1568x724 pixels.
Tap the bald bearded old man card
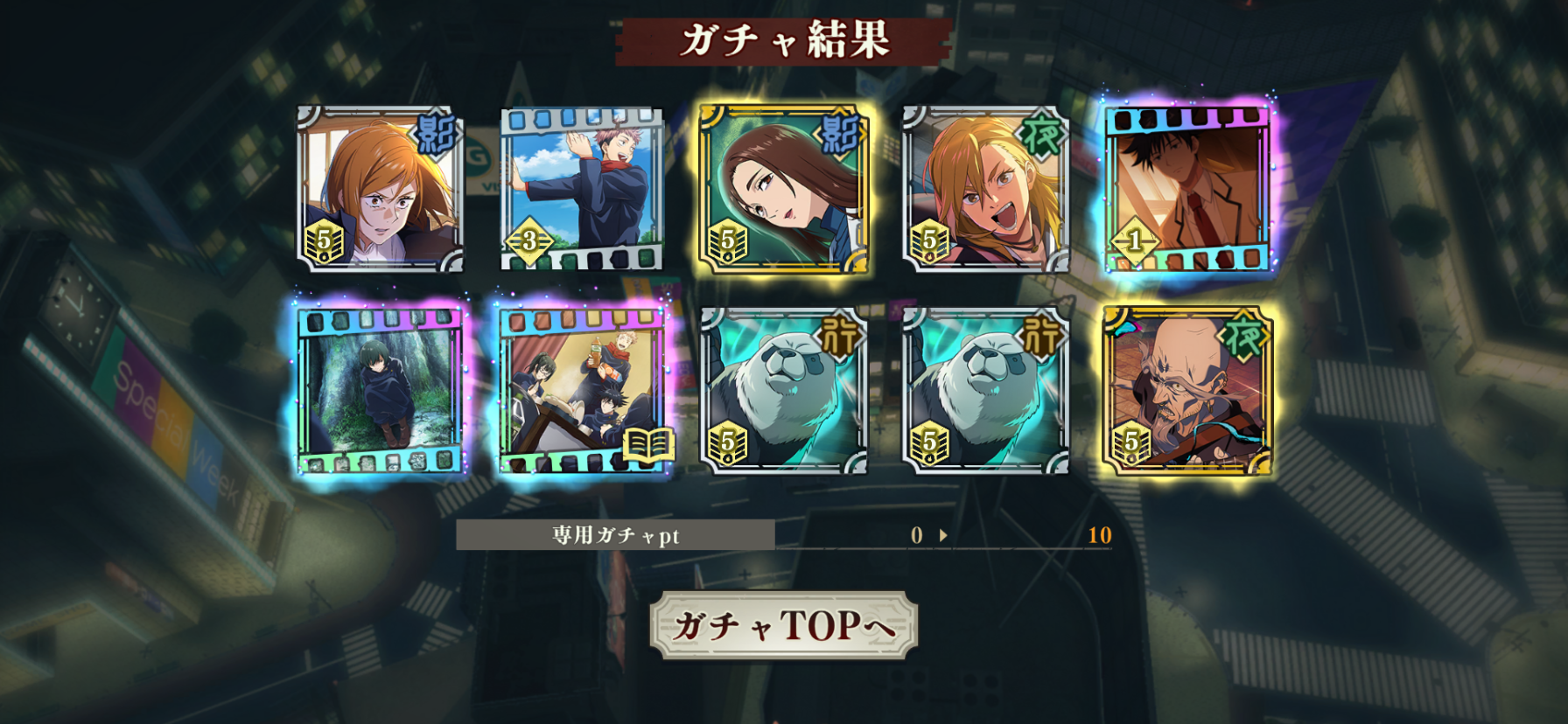point(1187,390)
